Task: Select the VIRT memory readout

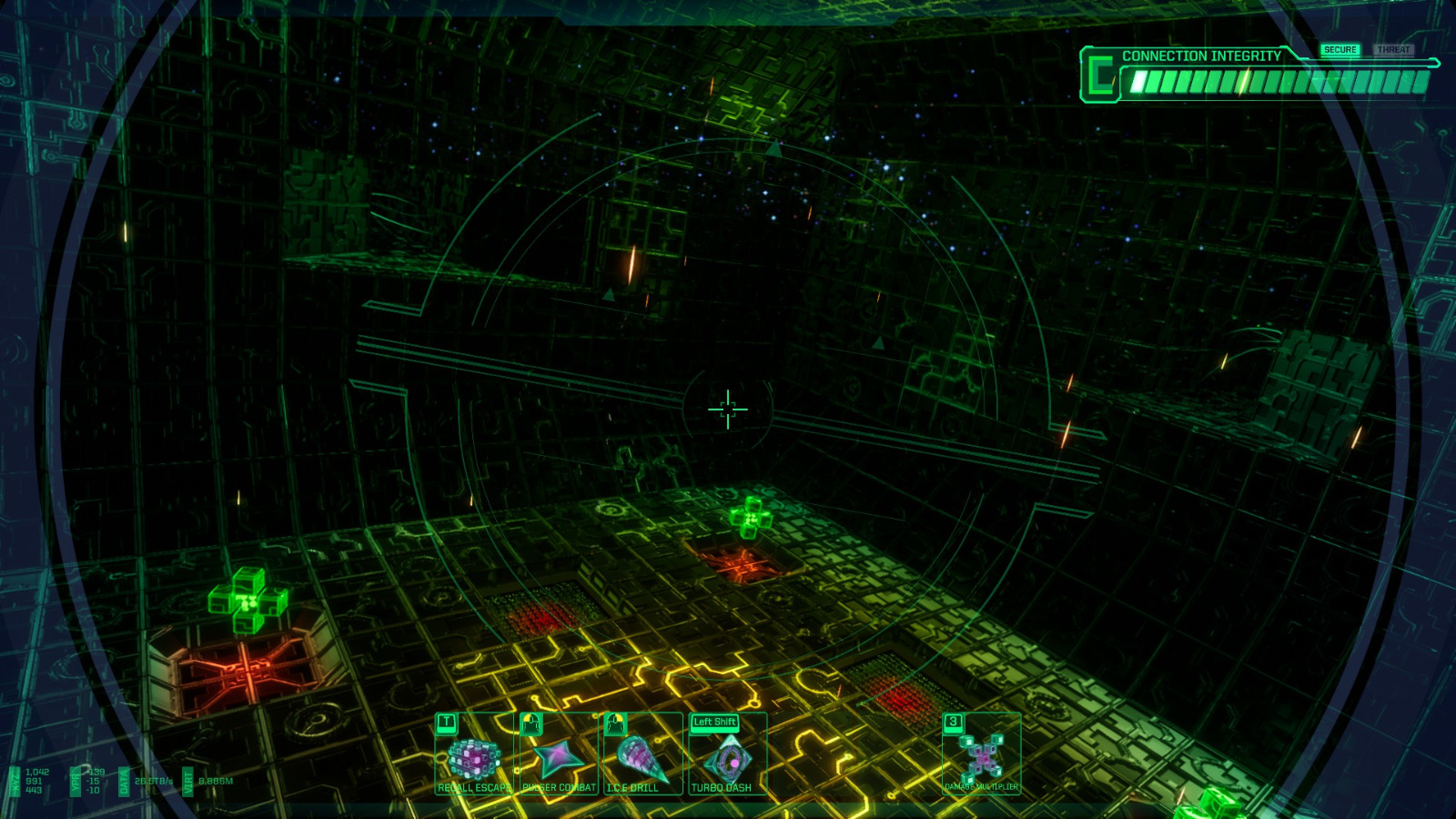Action: (x=187, y=781)
